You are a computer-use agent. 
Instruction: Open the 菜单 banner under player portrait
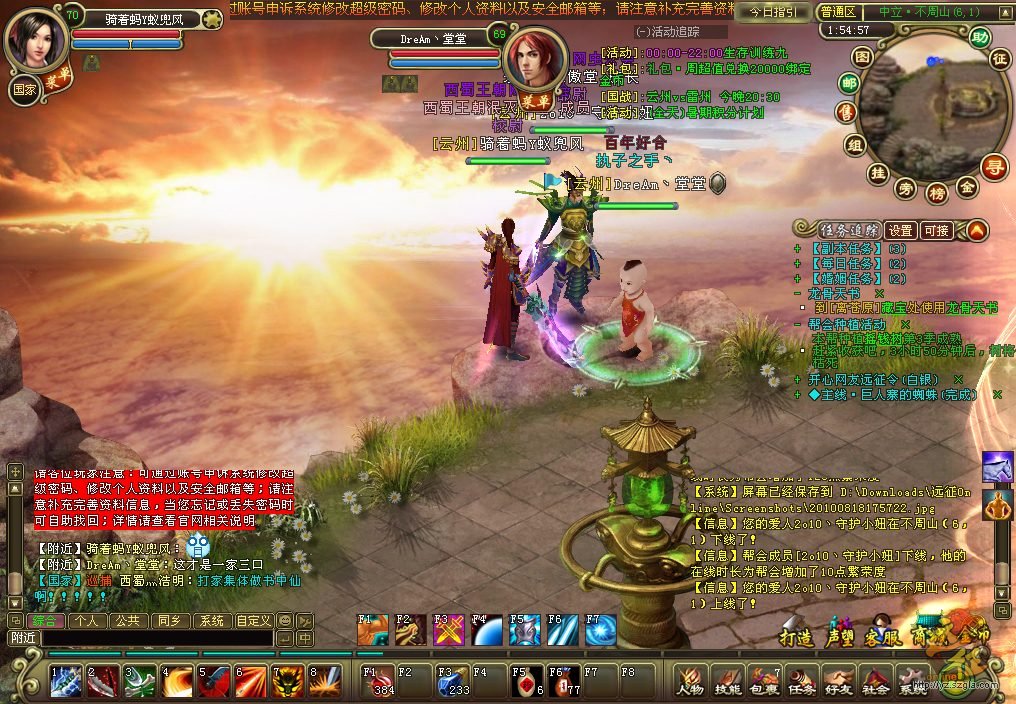point(57,79)
